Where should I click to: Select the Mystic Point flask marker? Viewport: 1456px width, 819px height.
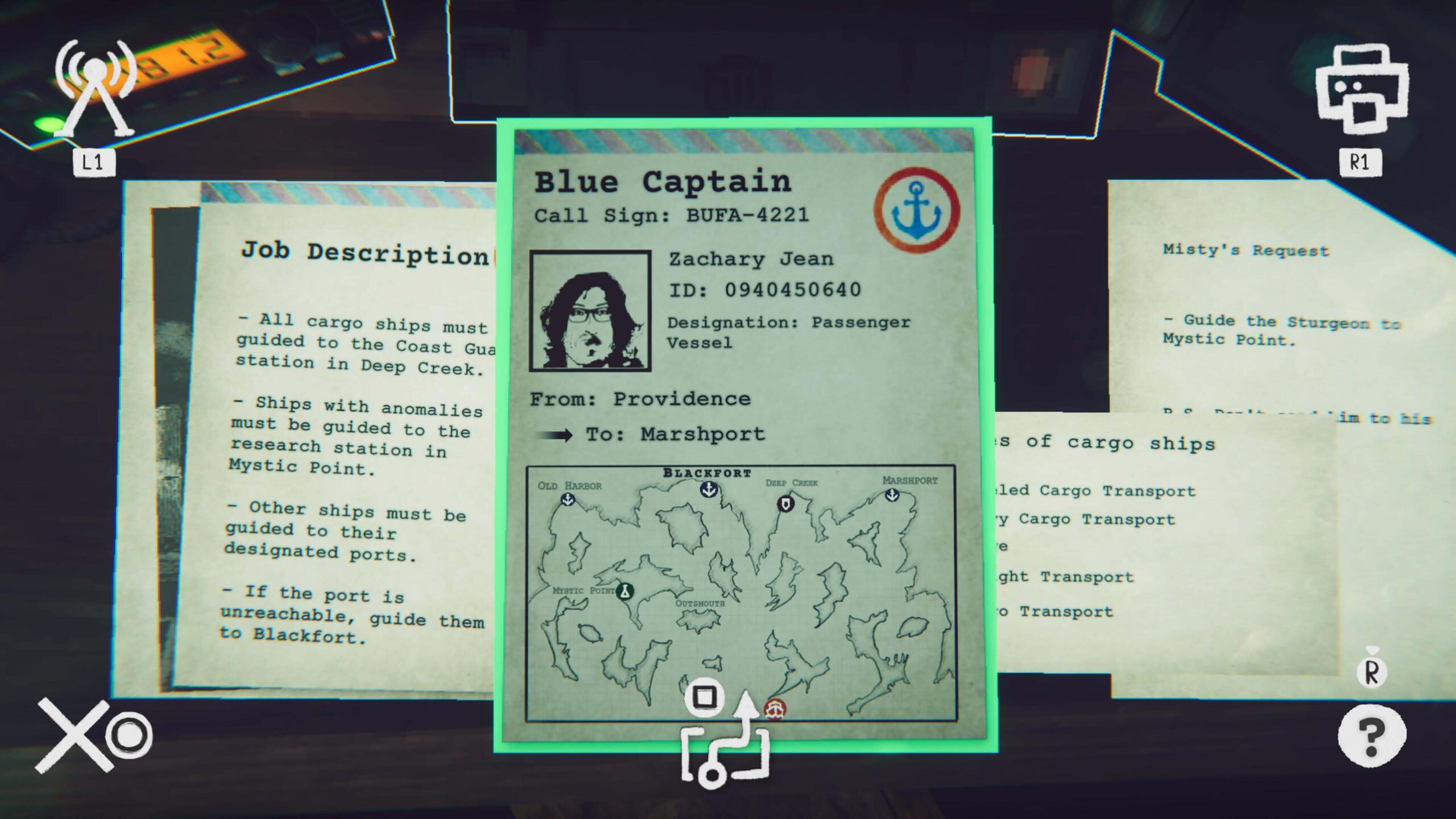[626, 591]
